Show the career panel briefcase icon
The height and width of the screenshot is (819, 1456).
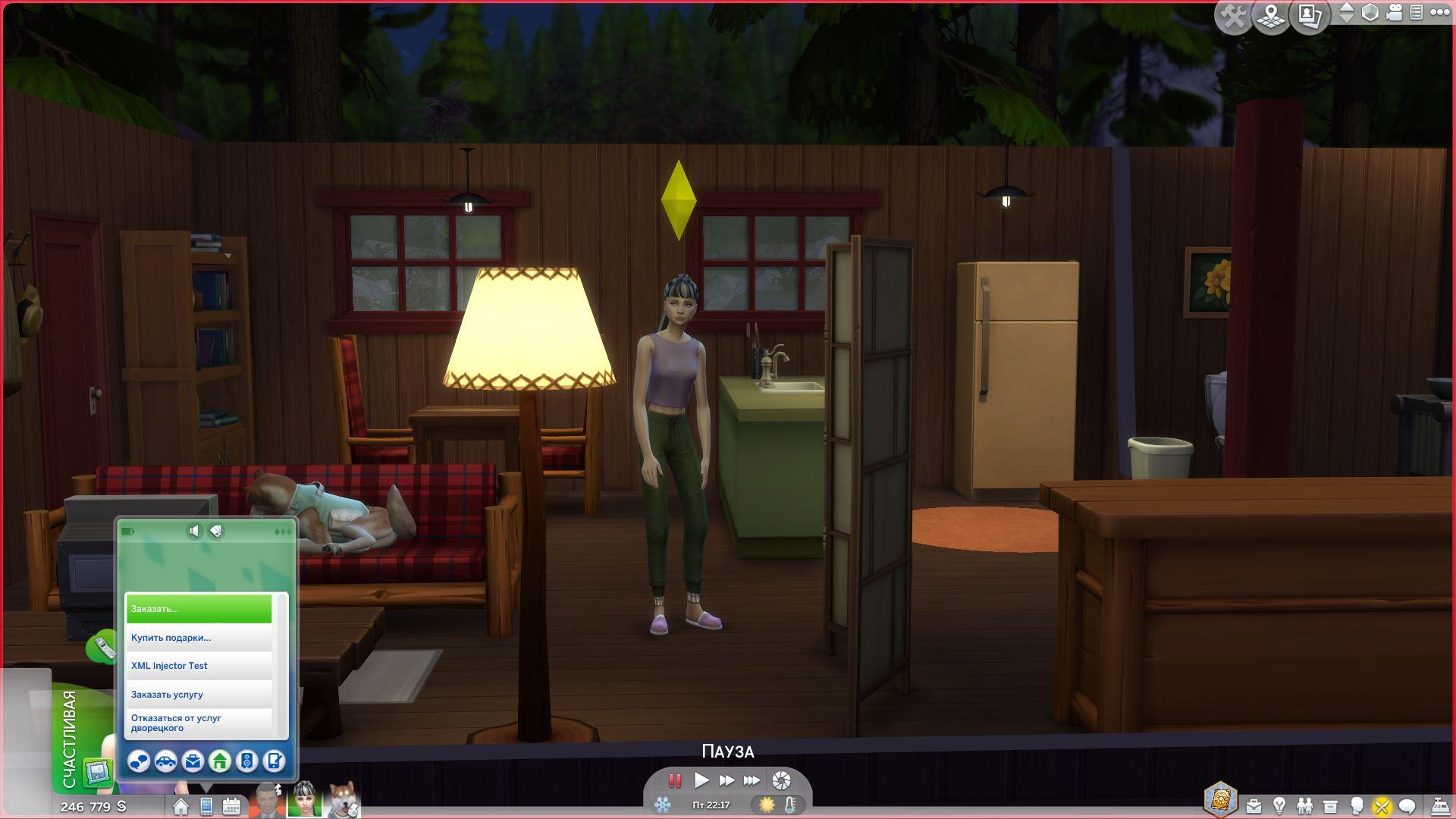point(1254,806)
